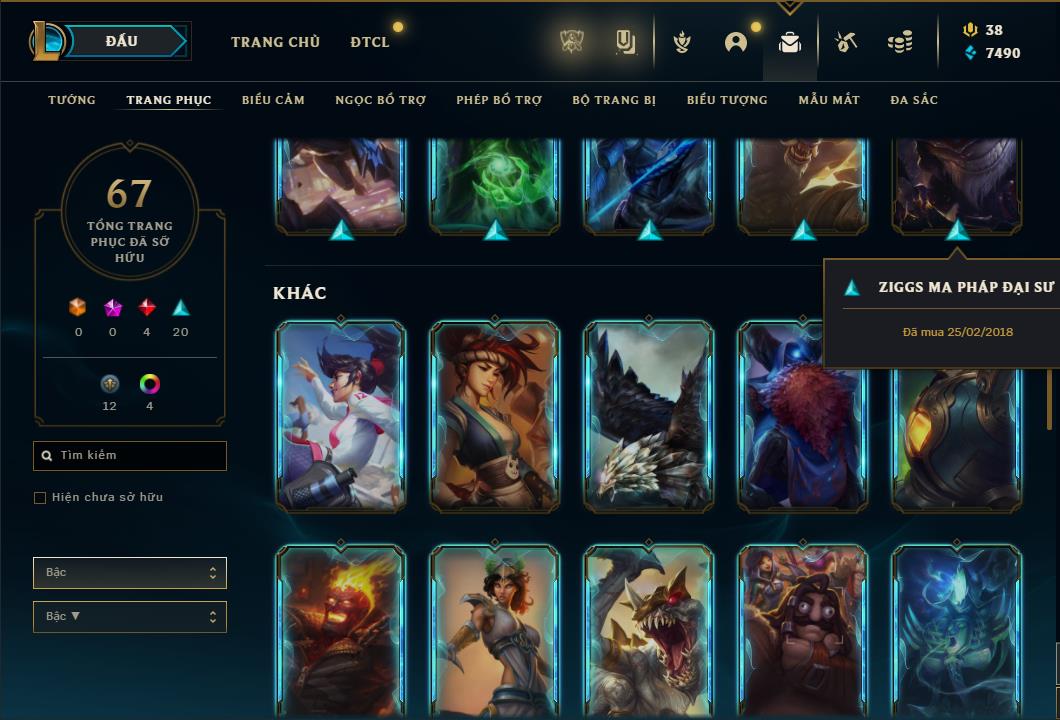Screen dimensions: 1060x720
Task: Open the upper Bậc dropdown
Action: point(130,573)
